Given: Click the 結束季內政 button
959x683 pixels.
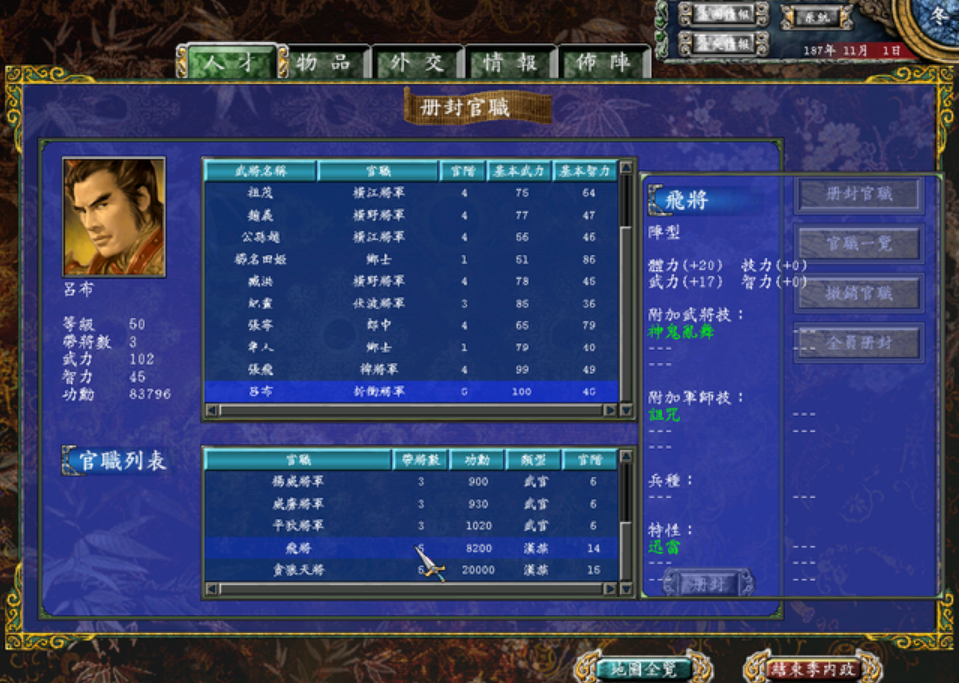Looking at the screenshot, I should [810, 669].
